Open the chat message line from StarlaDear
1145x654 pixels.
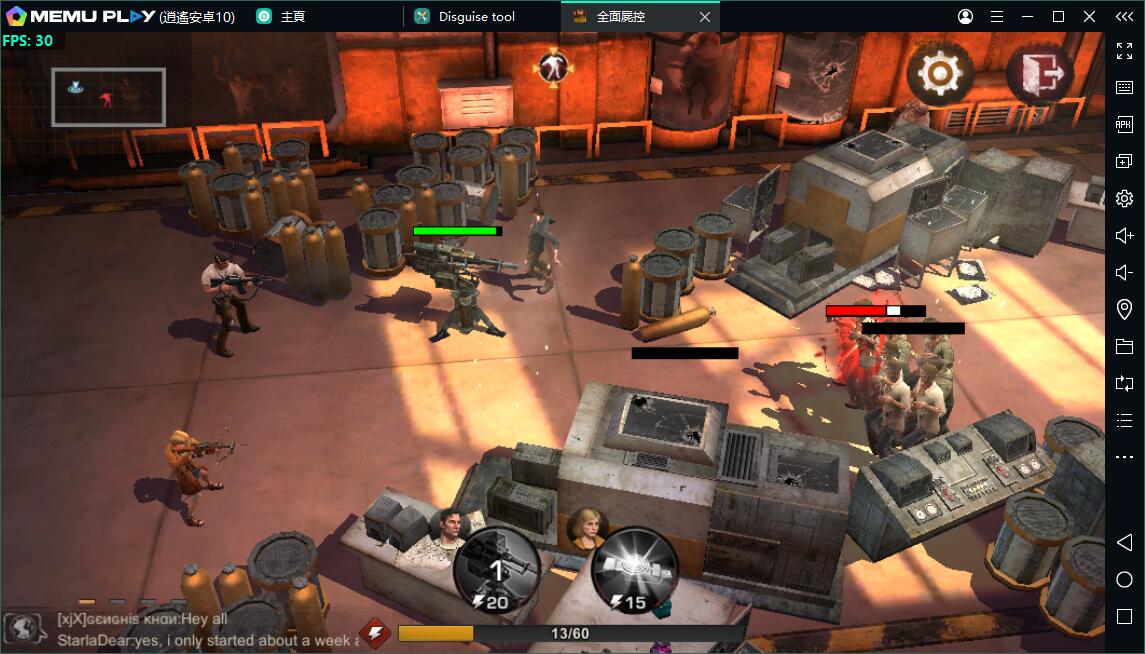coord(207,639)
